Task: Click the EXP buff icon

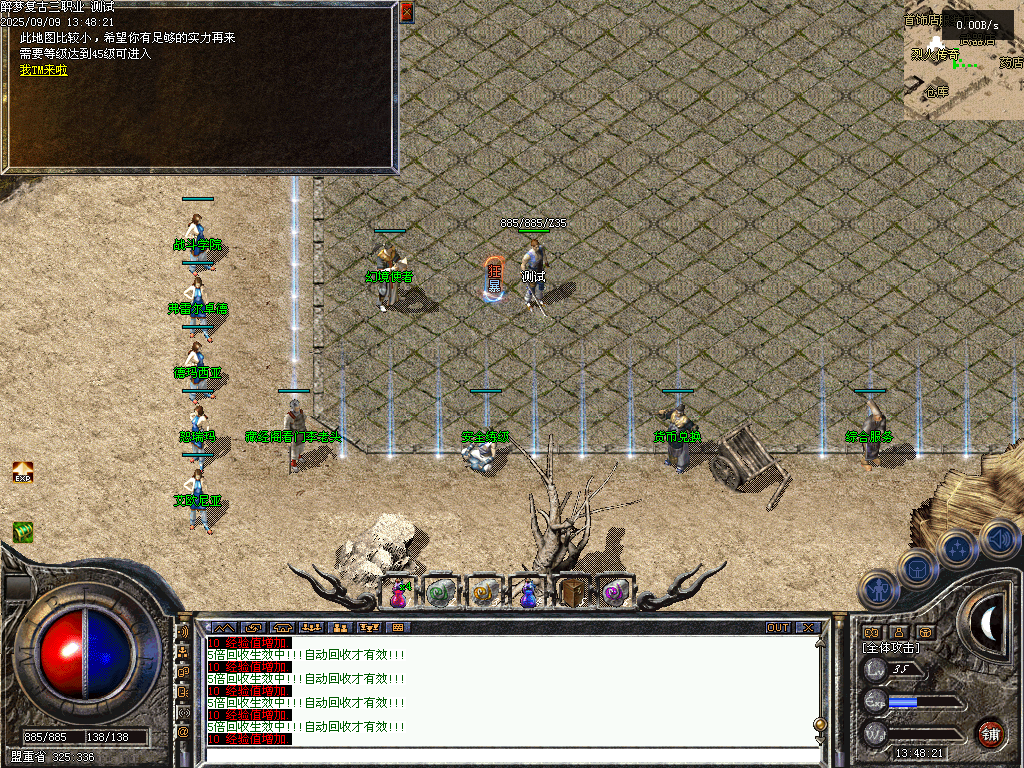Action: point(22,472)
